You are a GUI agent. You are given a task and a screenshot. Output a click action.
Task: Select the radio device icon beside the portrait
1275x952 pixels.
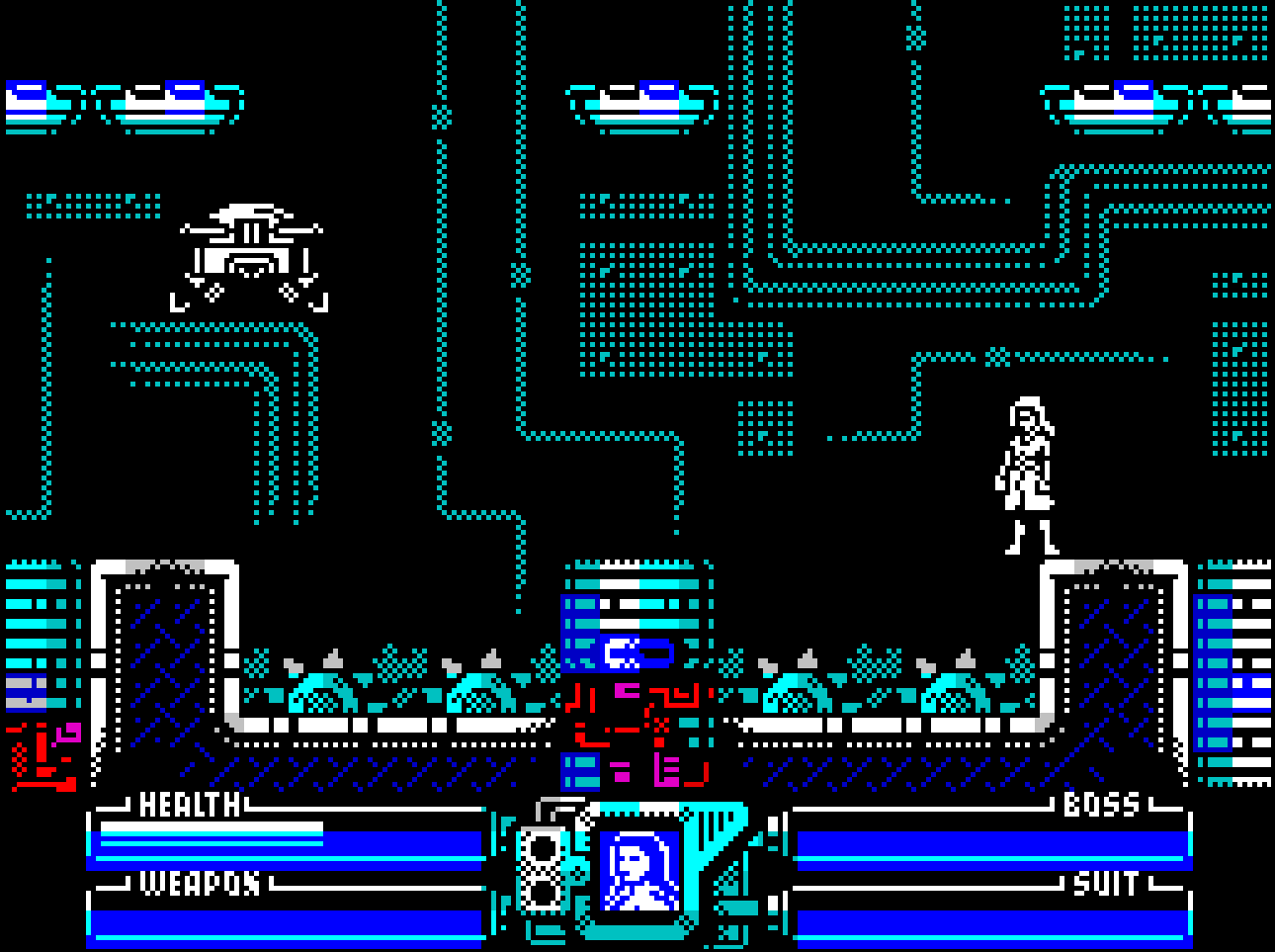[x=542, y=868]
